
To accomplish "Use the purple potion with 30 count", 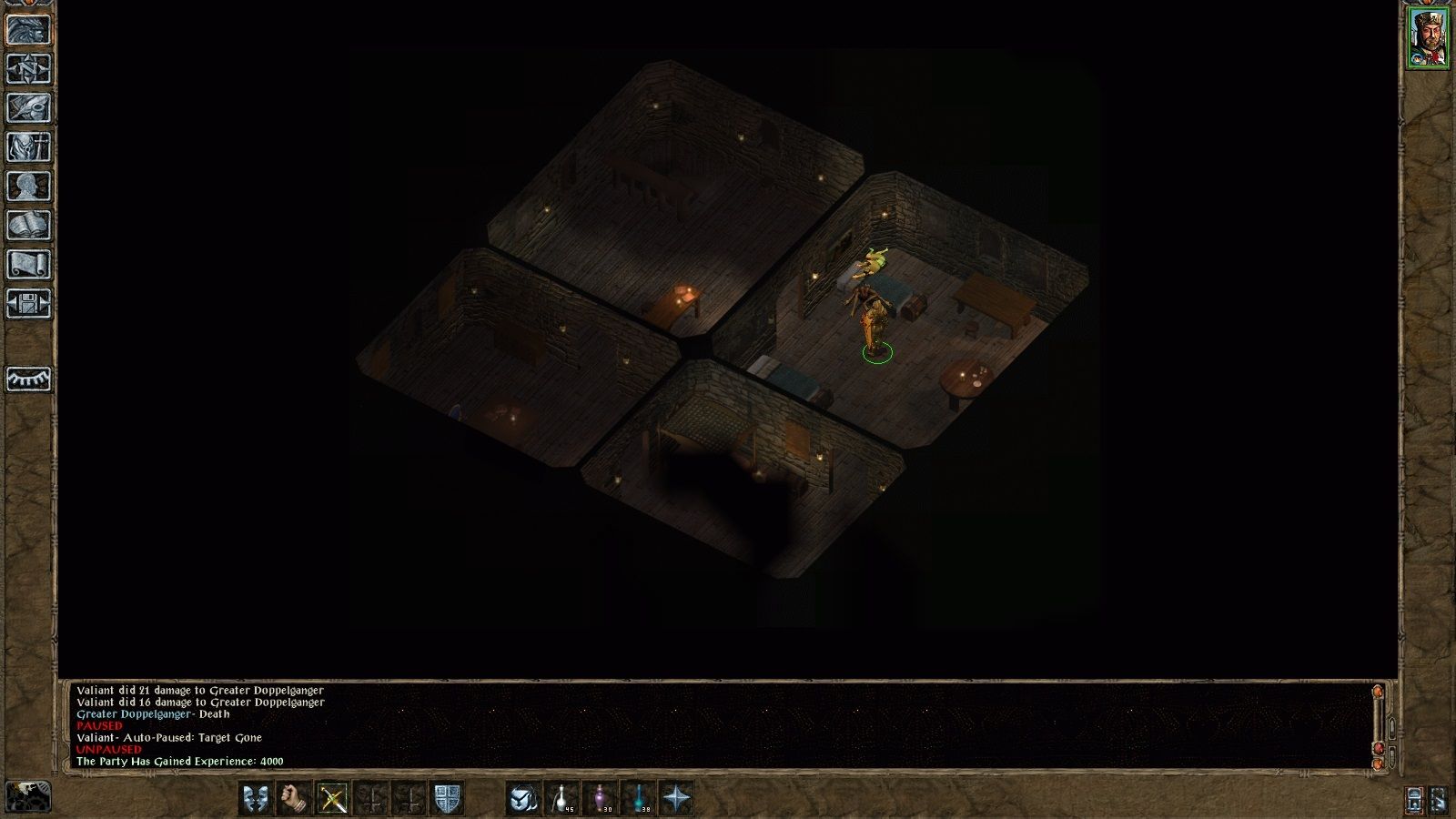I will coord(601,798).
